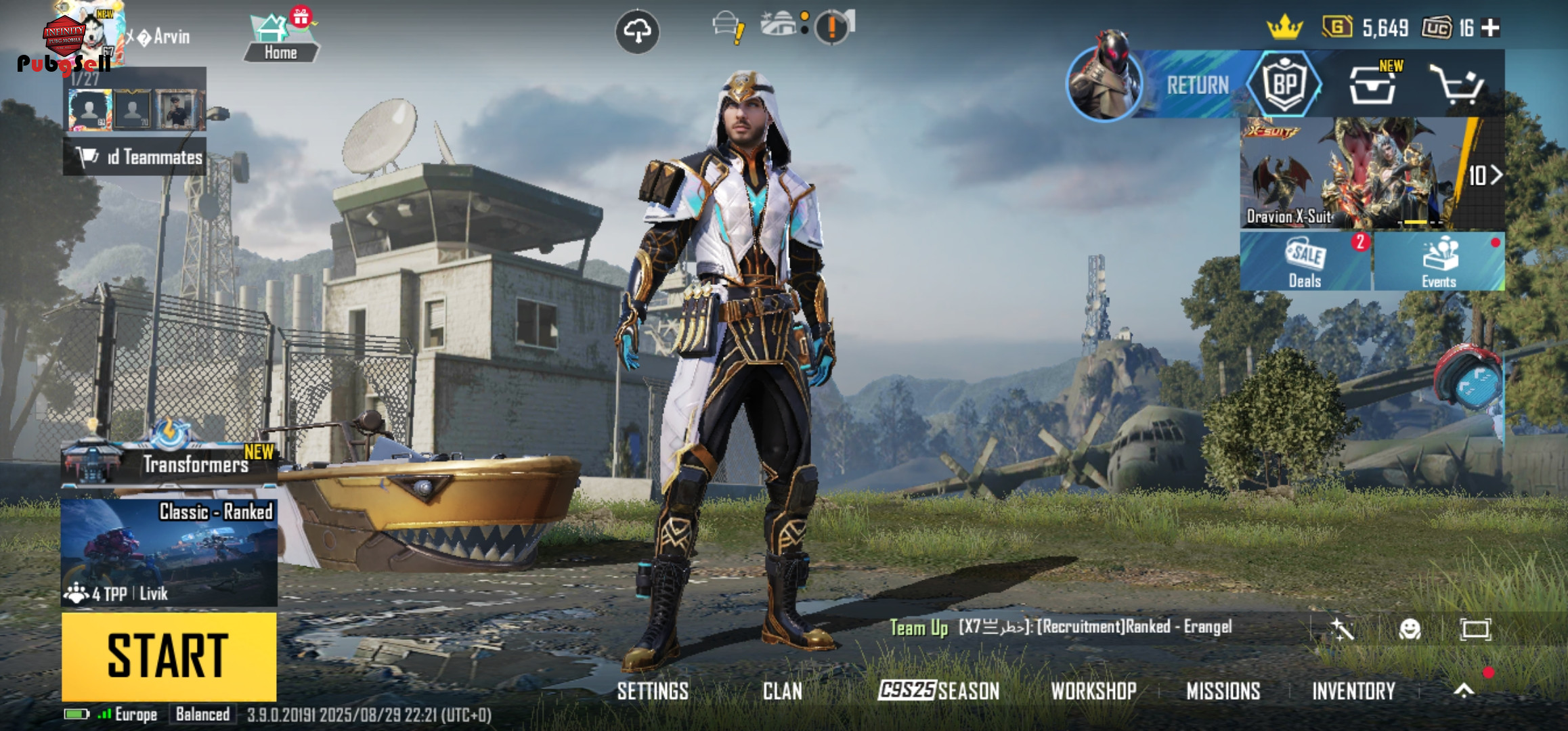Click the RETURN event banner
The height and width of the screenshot is (731, 1568).
tap(1197, 85)
